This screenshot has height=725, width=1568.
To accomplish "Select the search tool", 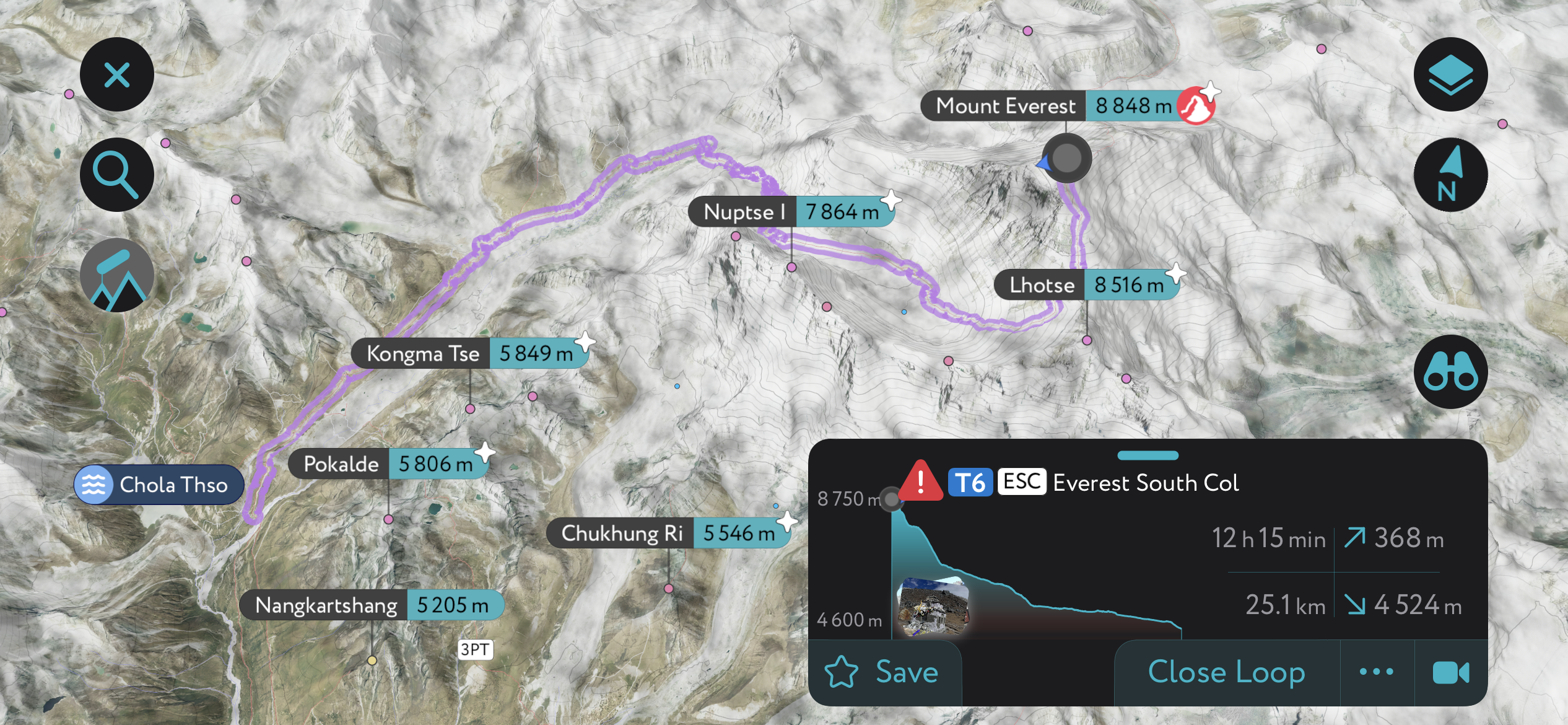I will [x=116, y=174].
